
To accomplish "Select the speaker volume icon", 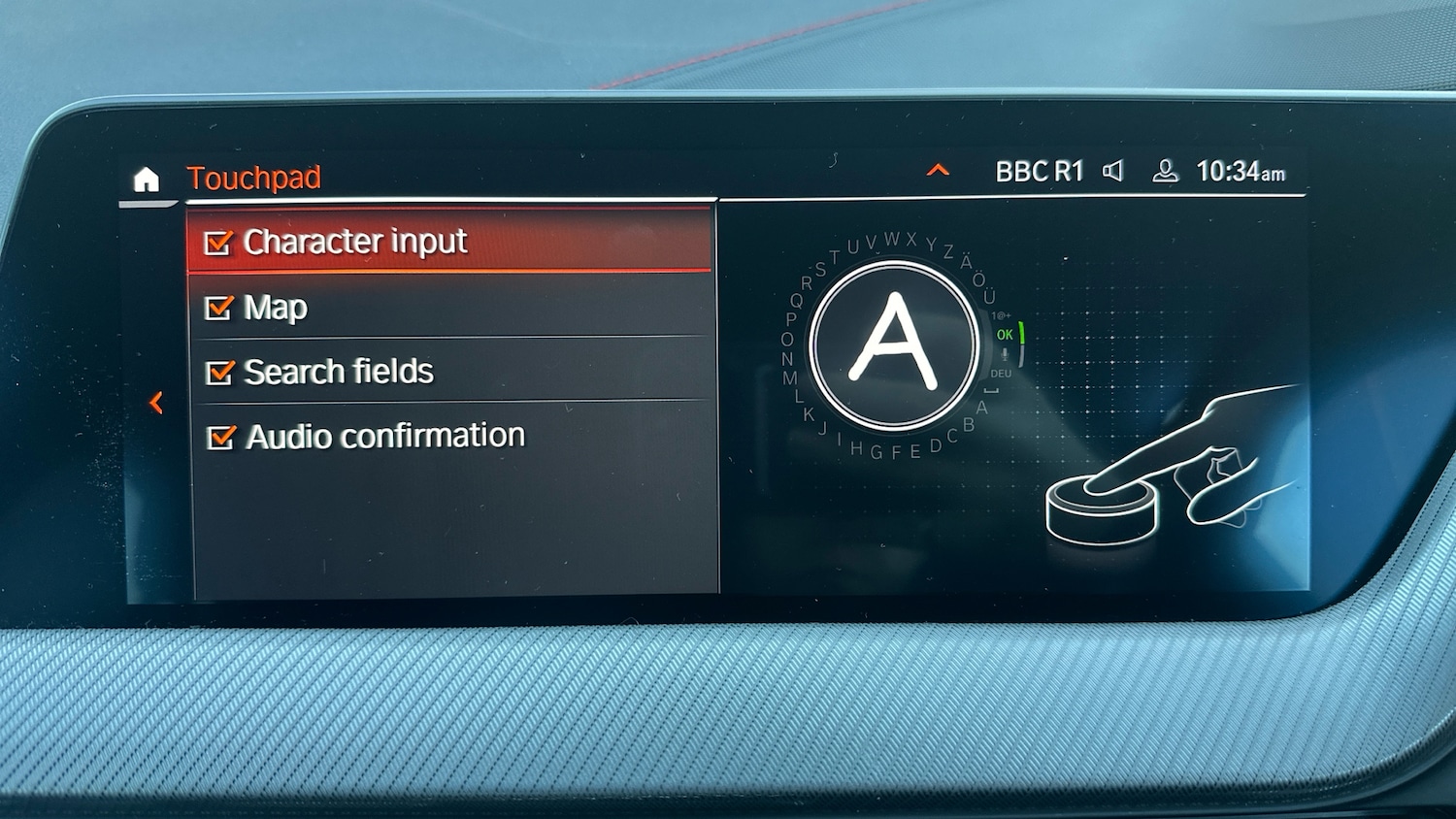I will point(1113,172).
